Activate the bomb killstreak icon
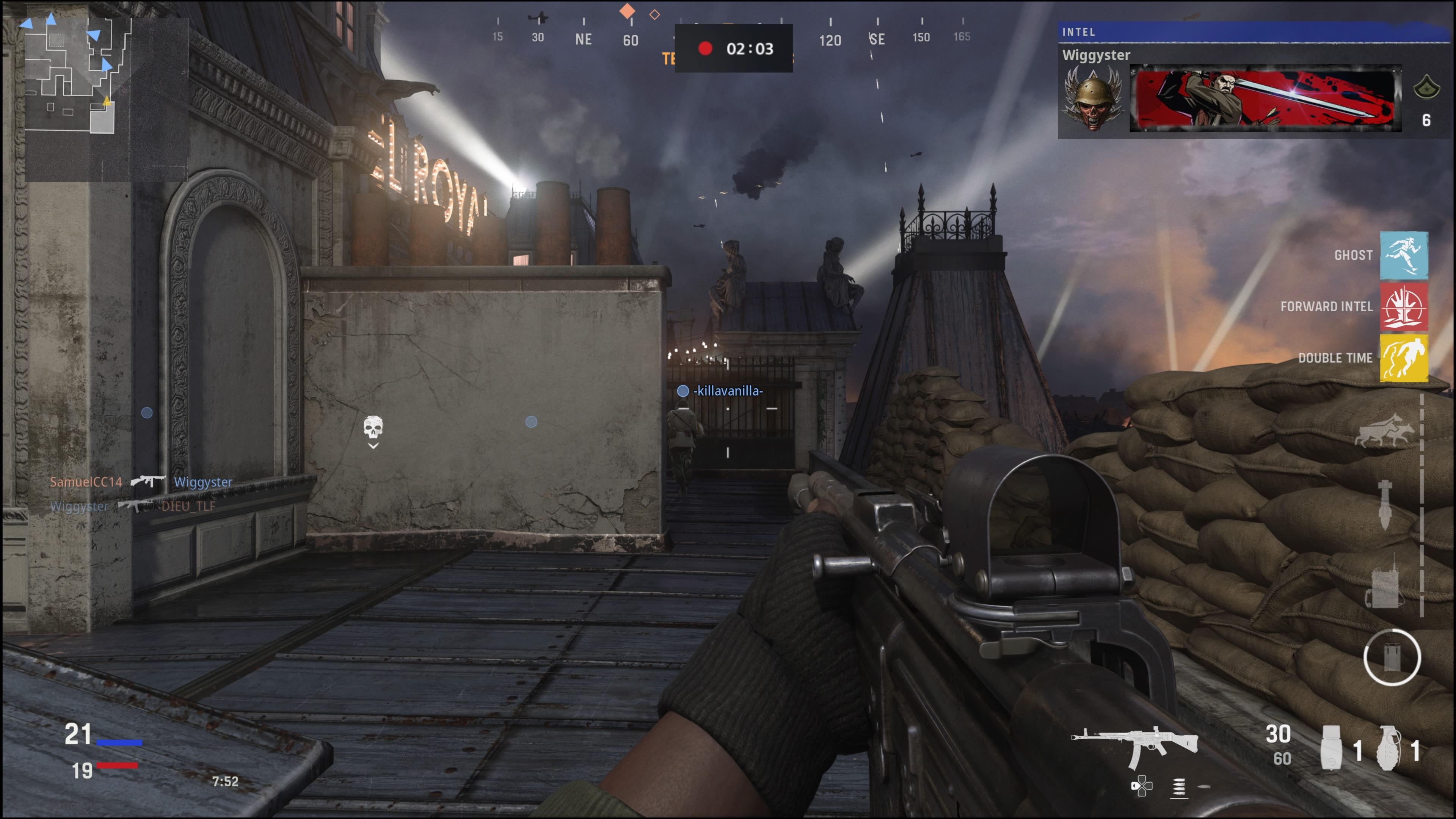 point(1384,504)
